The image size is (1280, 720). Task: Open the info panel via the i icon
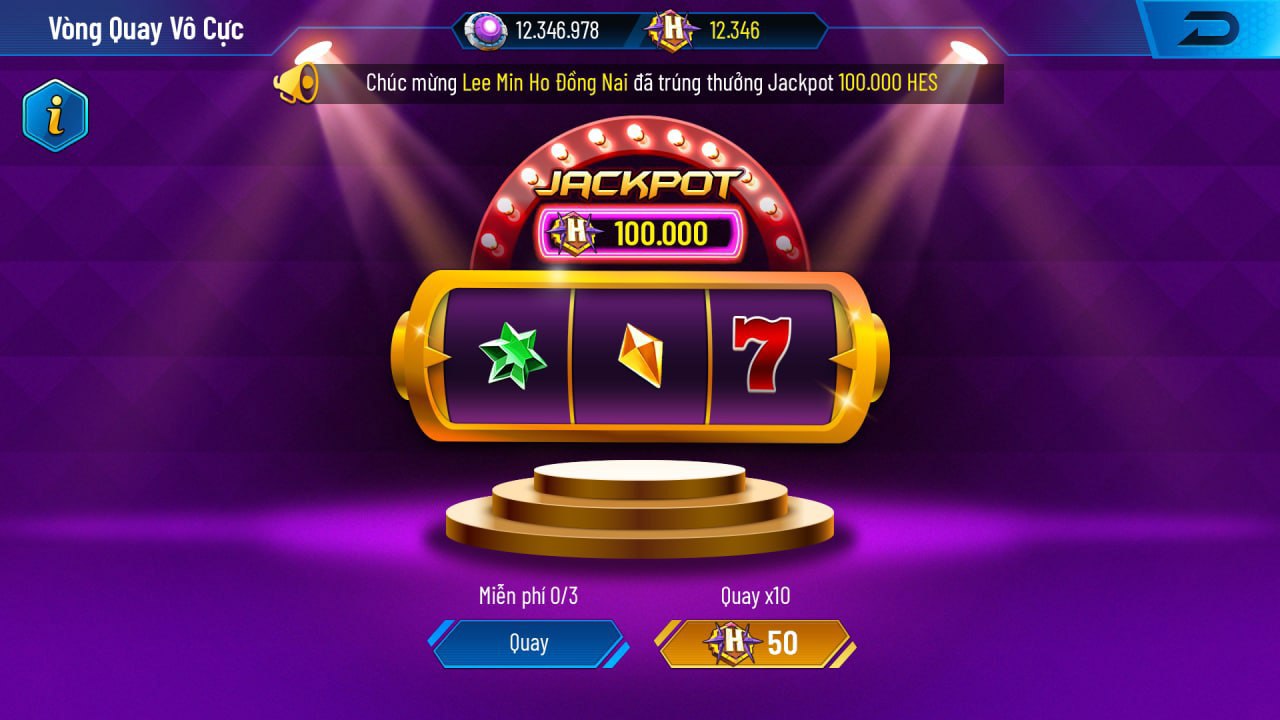55,117
